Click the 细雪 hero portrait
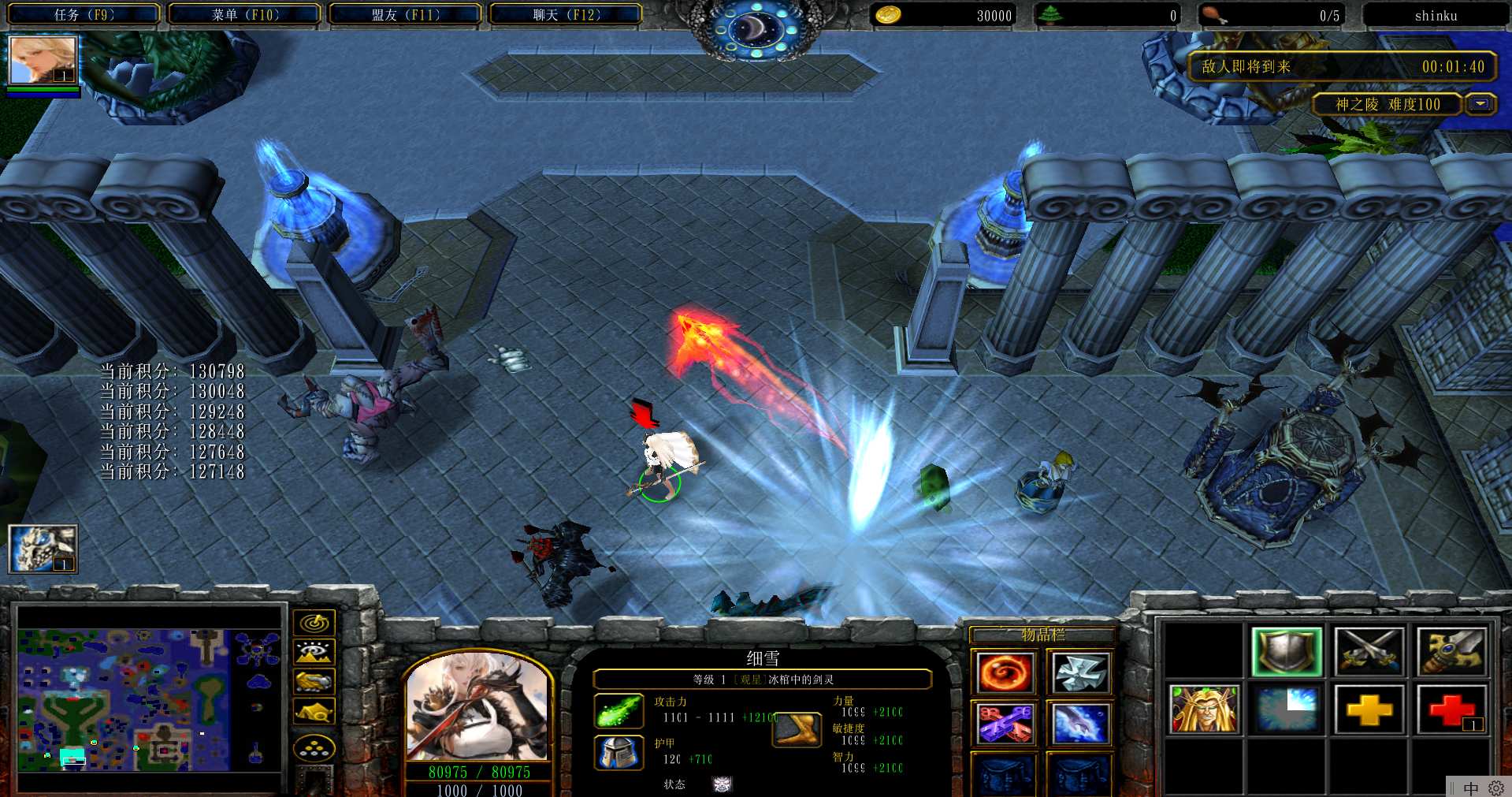1512x797 pixels. pos(477,707)
